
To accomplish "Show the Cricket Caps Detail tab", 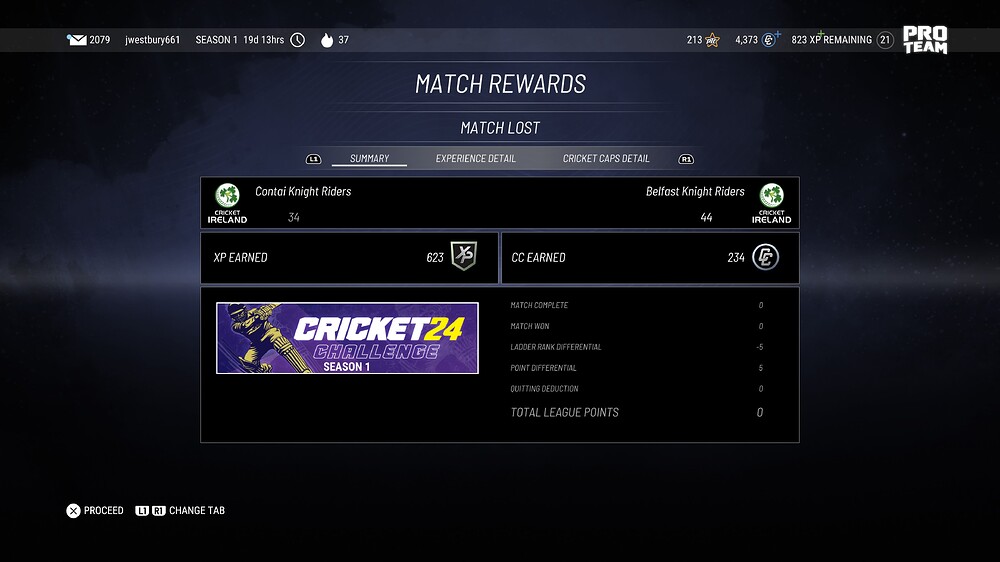I will [606, 158].
